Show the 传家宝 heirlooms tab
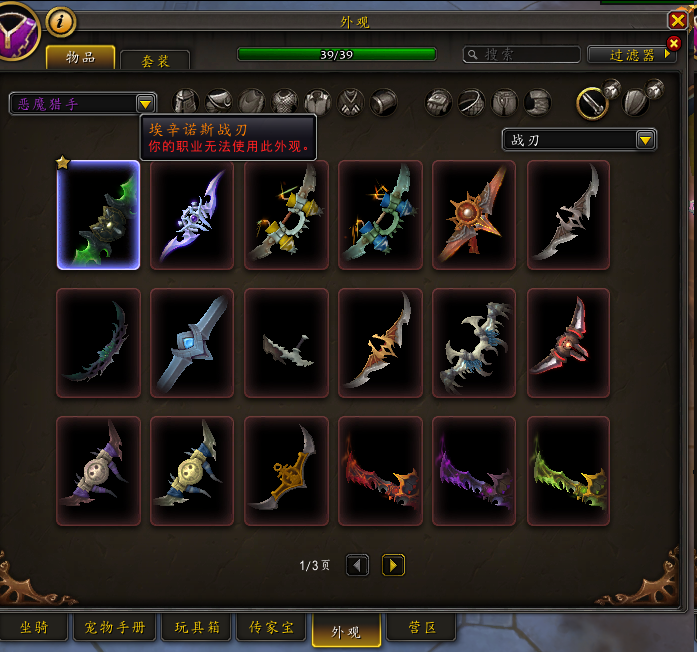Image resolution: width=697 pixels, height=652 pixels. pyautogui.click(x=271, y=628)
